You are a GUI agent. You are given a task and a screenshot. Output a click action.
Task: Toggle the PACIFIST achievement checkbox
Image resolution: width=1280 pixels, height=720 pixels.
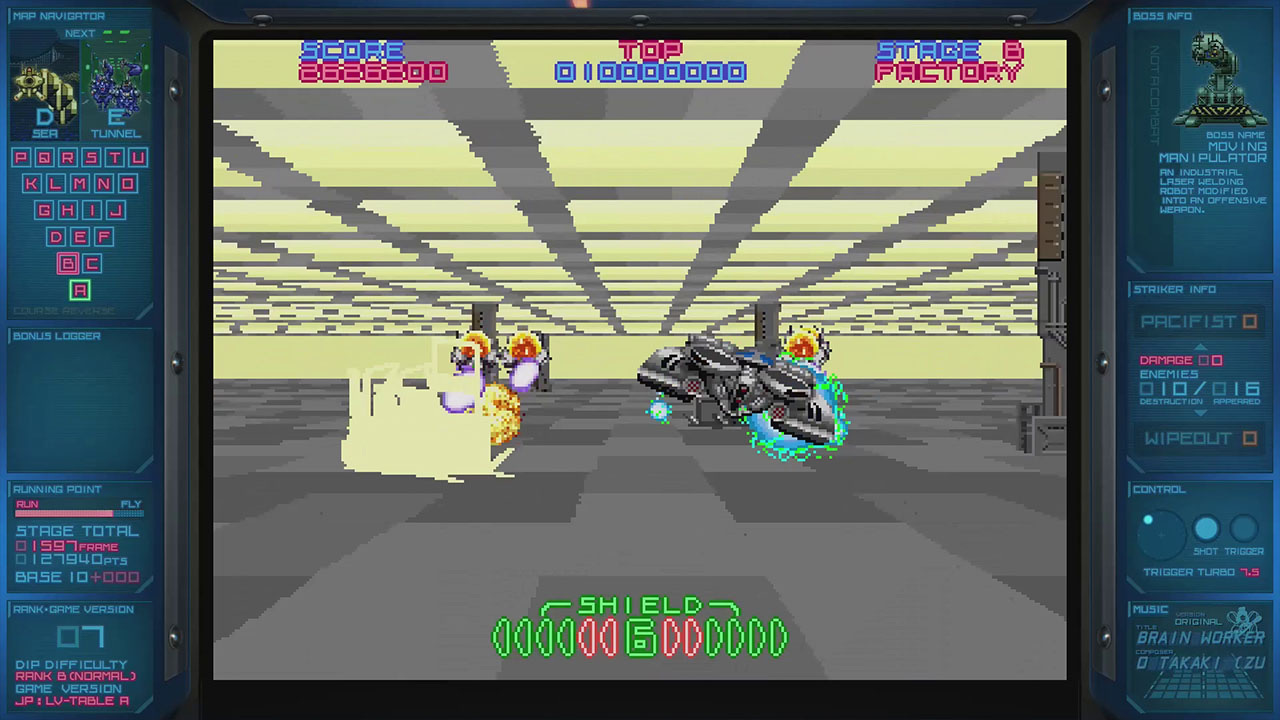click(x=1250, y=322)
